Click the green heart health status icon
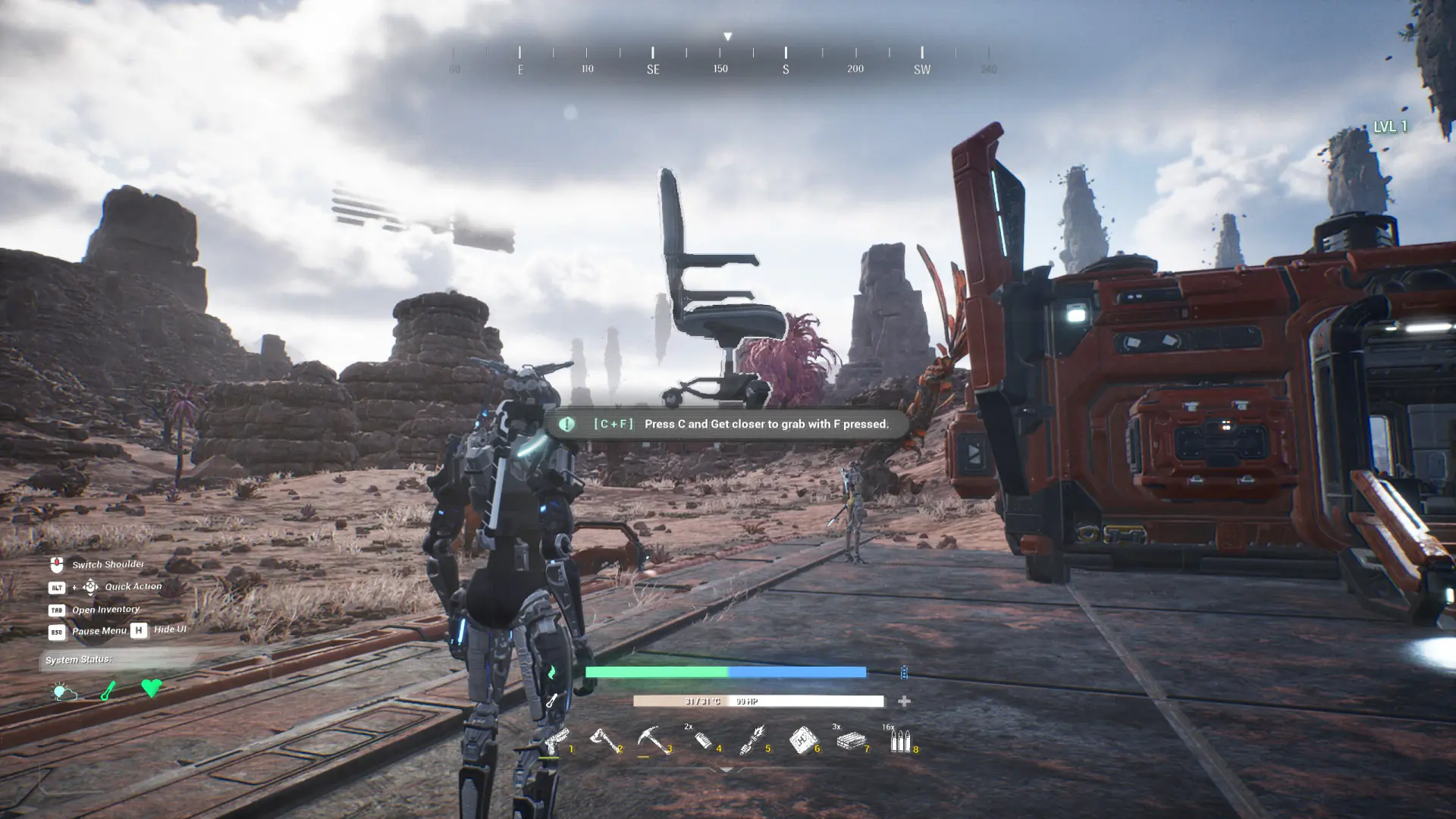The image size is (1456, 819). pyautogui.click(x=151, y=688)
